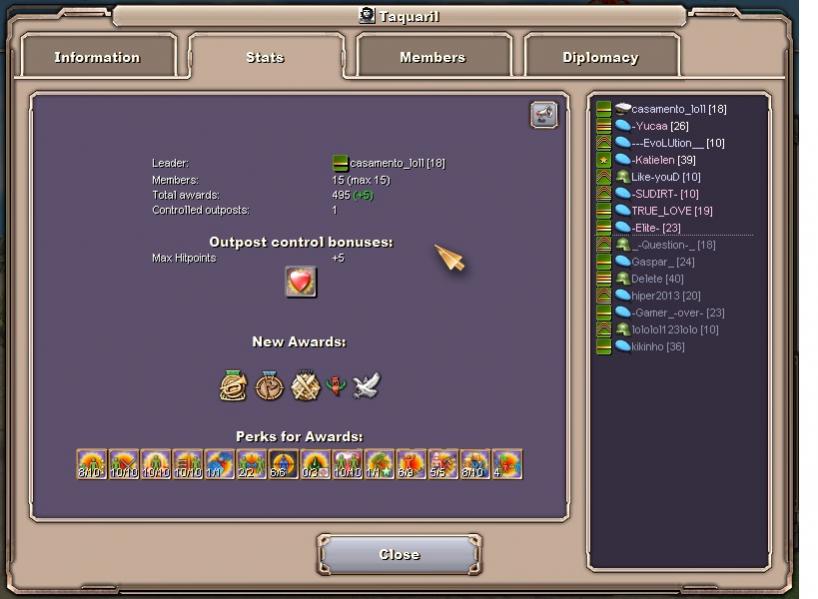
Task: Select the Max Hitpoints heart bonus icon
Action: coord(301,282)
